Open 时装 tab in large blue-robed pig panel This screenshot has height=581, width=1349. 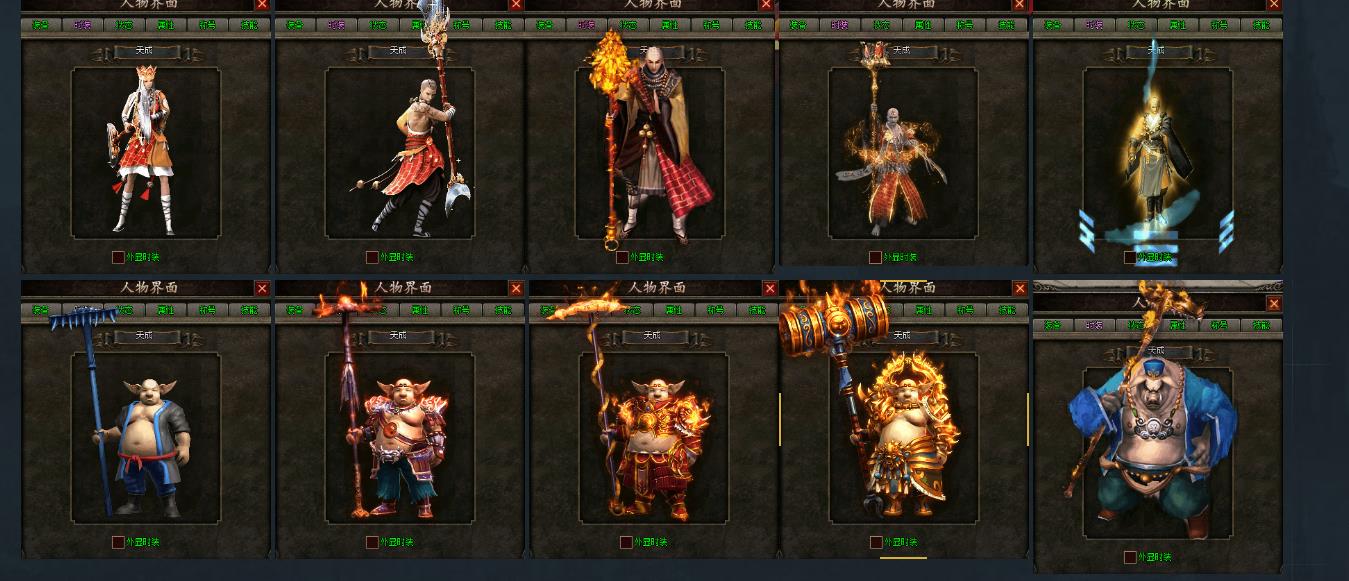tap(1095, 325)
